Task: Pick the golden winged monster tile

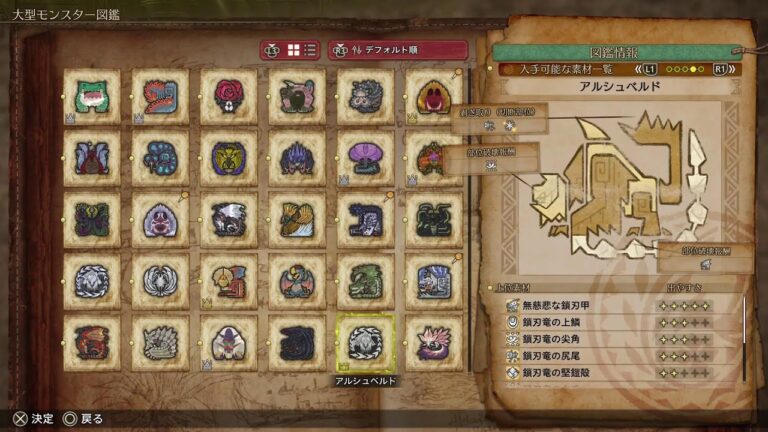Action: pos(296,220)
